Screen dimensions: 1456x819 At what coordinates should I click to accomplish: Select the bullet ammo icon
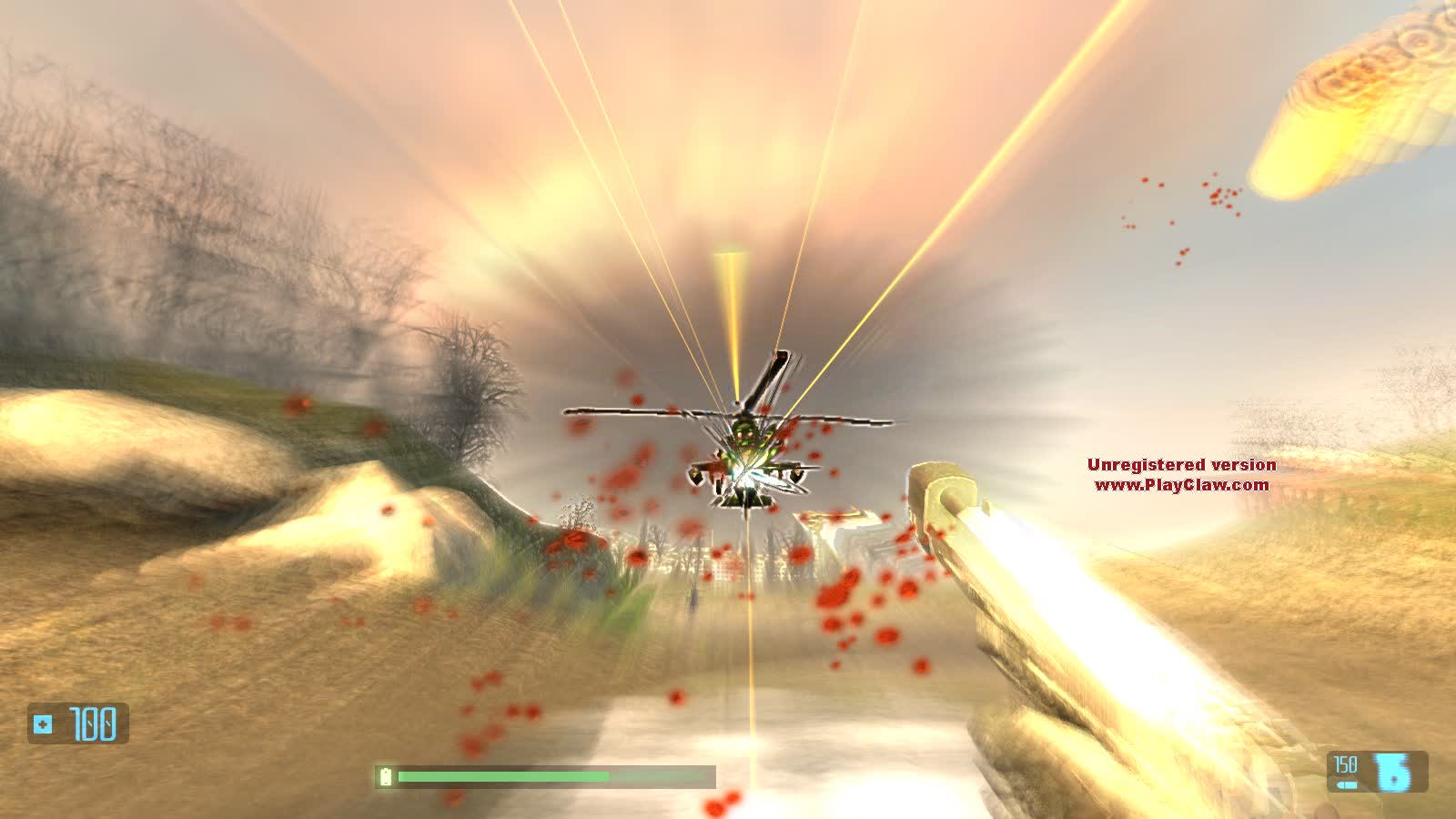point(1345,784)
